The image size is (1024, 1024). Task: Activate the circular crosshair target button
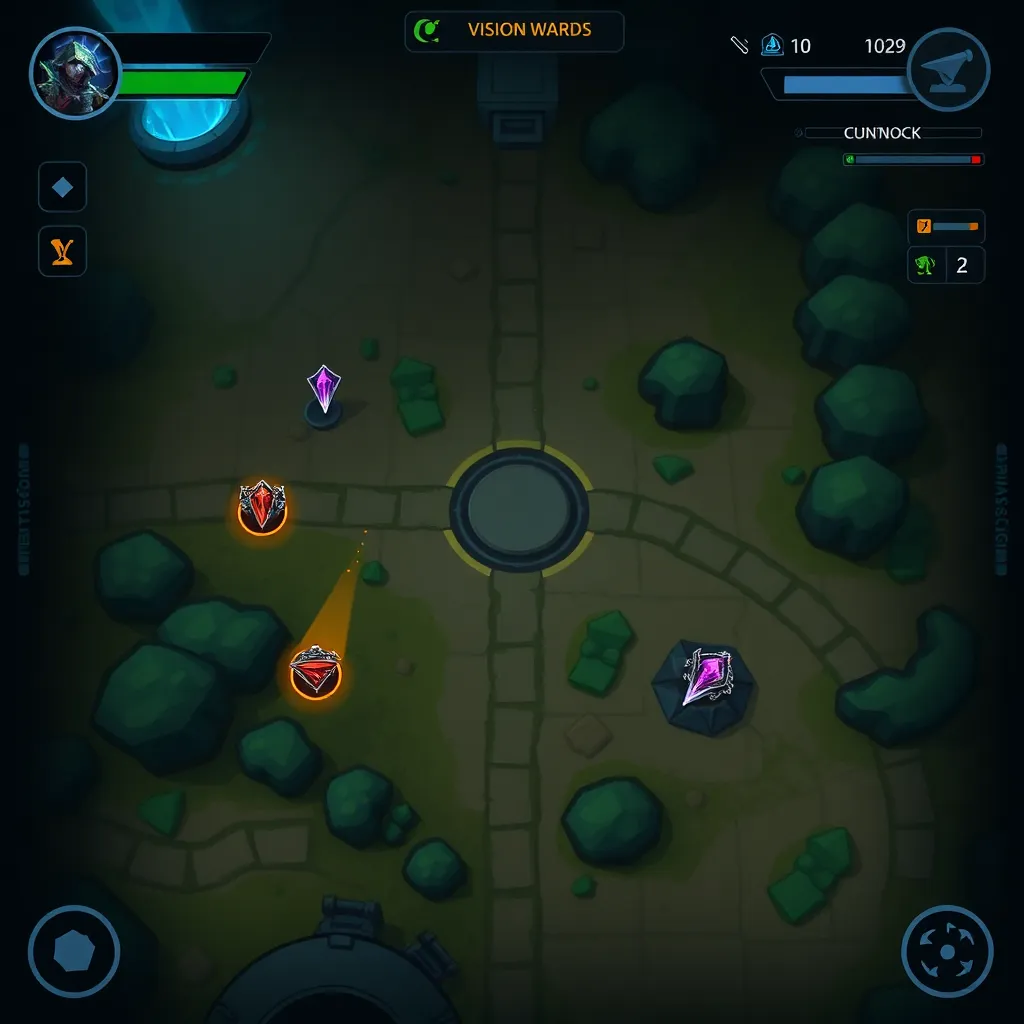[x=946, y=951]
